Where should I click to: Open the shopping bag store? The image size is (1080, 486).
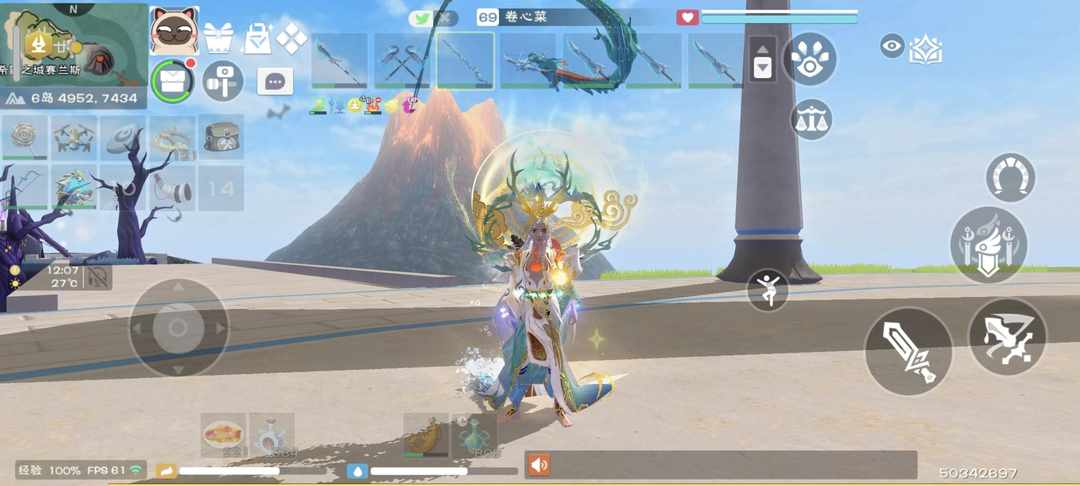[257, 38]
